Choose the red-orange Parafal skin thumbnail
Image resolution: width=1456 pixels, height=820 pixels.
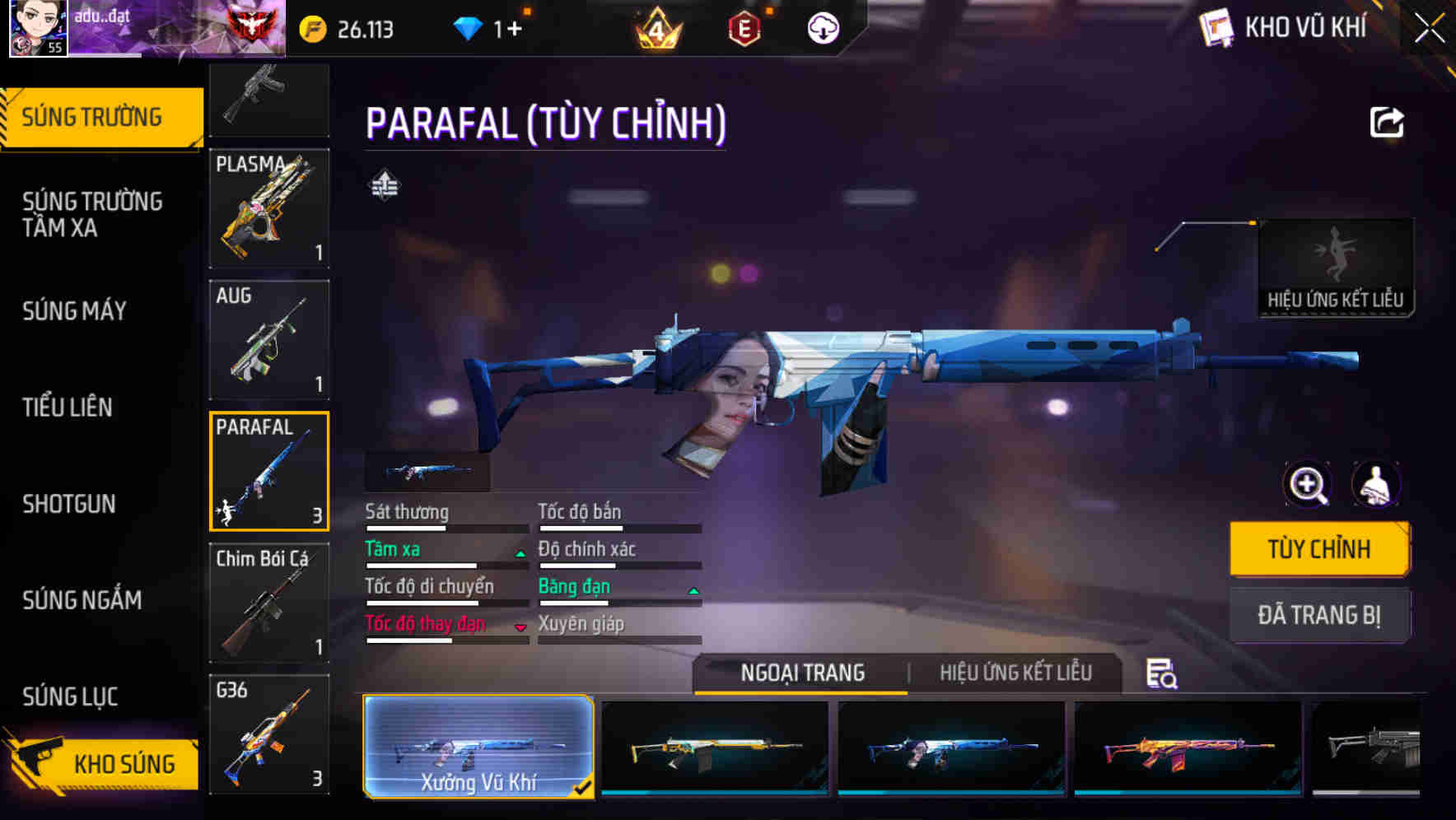tap(1188, 747)
